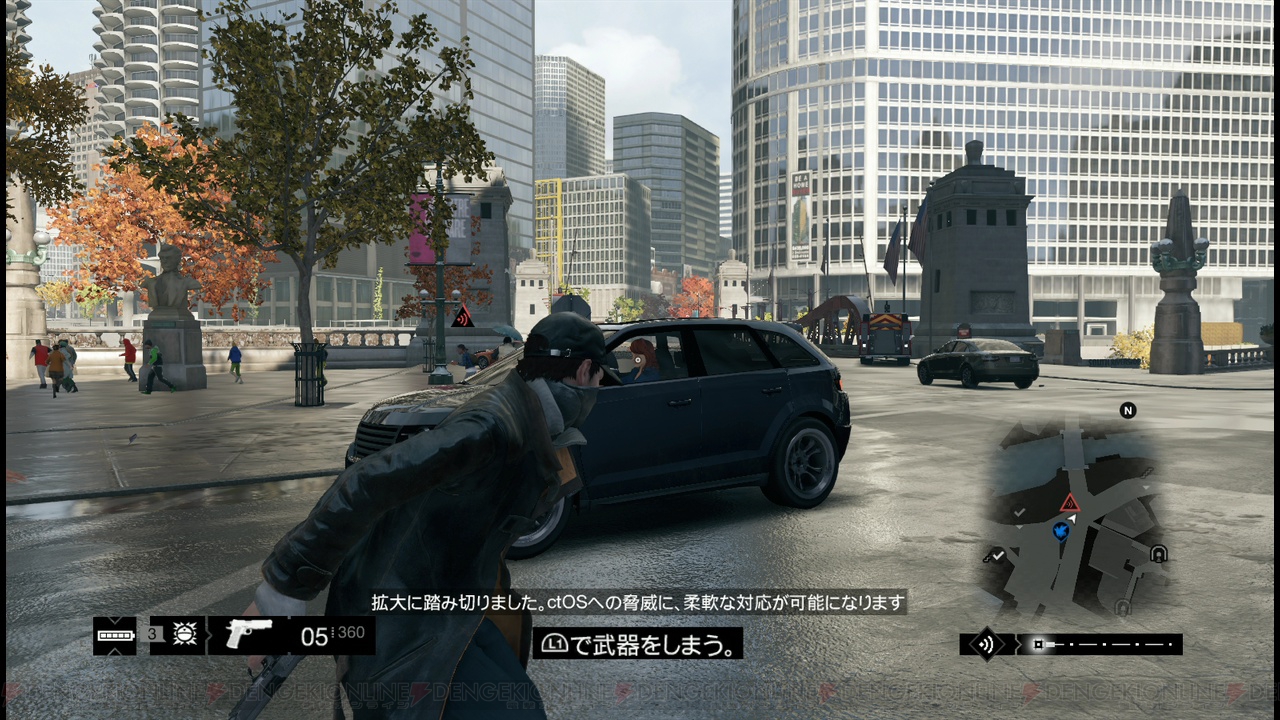Select the wifi signal diamond icon
This screenshot has width=1280, height=720.
tap(987, 642)
